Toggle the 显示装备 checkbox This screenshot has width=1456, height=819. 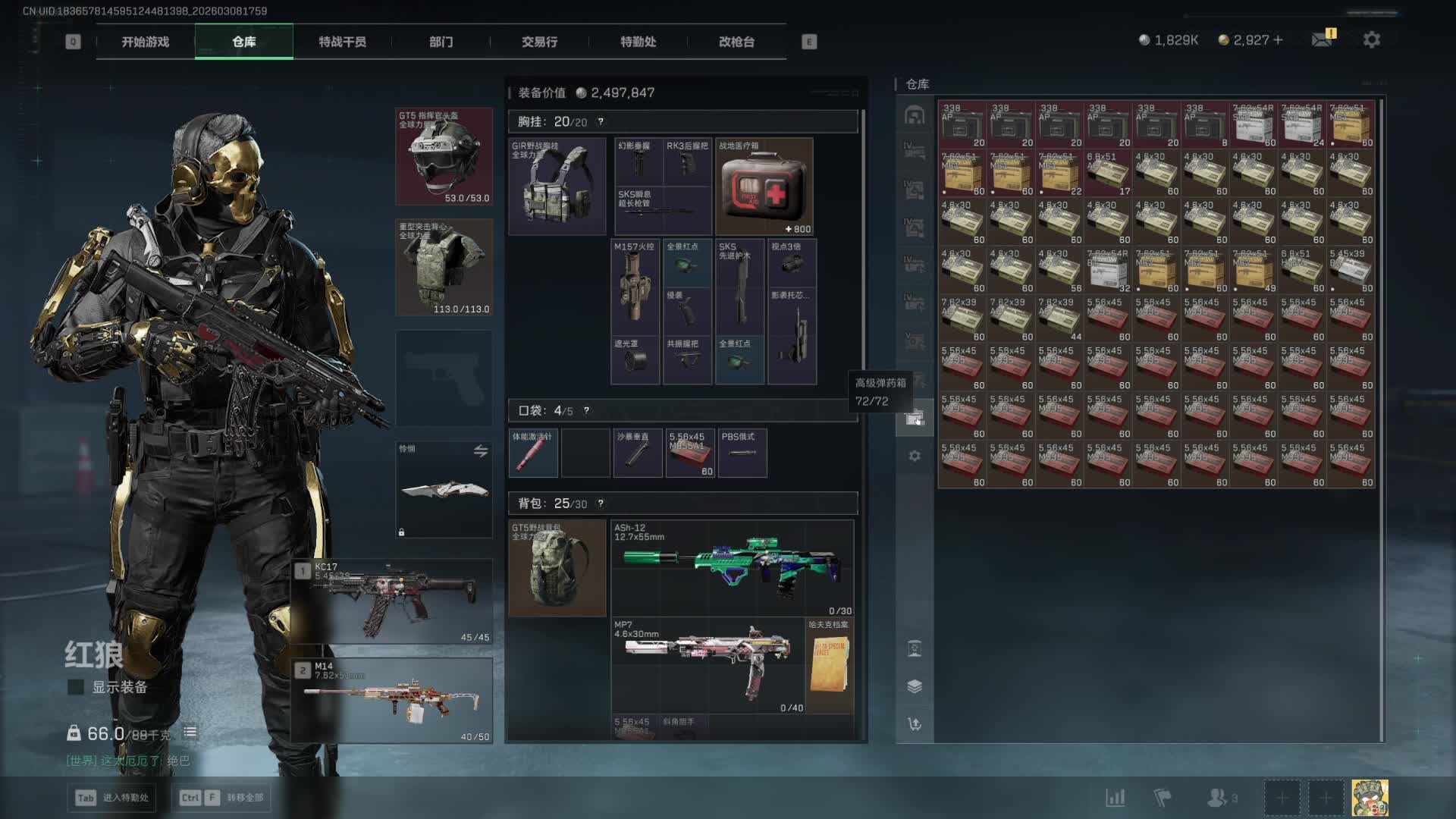(x=76, y=687)
